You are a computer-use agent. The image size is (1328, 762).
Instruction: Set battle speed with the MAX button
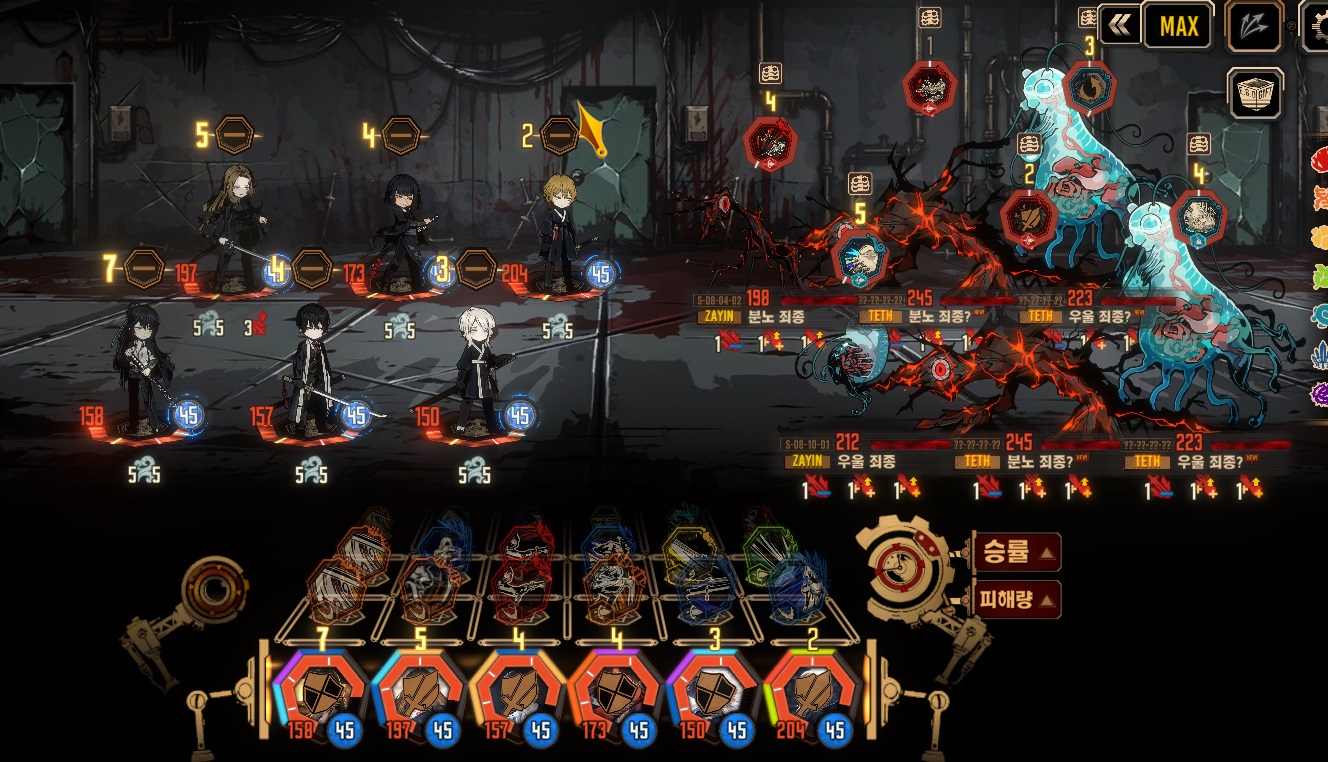point(1178,26)
